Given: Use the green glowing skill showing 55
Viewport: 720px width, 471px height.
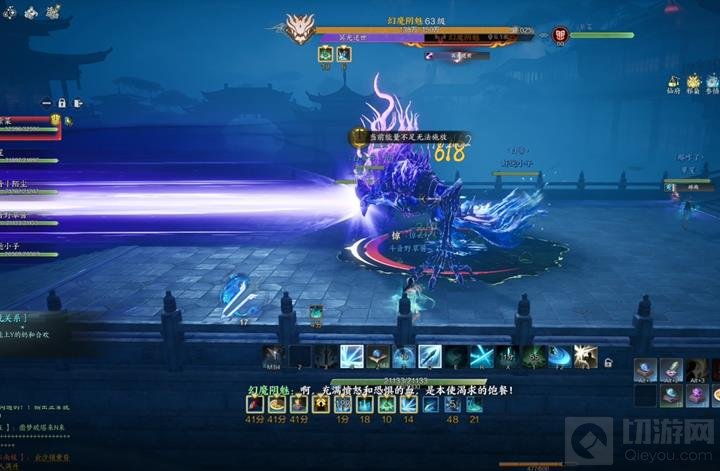Looking at the screenshot, I should click(x=534, y=357).
